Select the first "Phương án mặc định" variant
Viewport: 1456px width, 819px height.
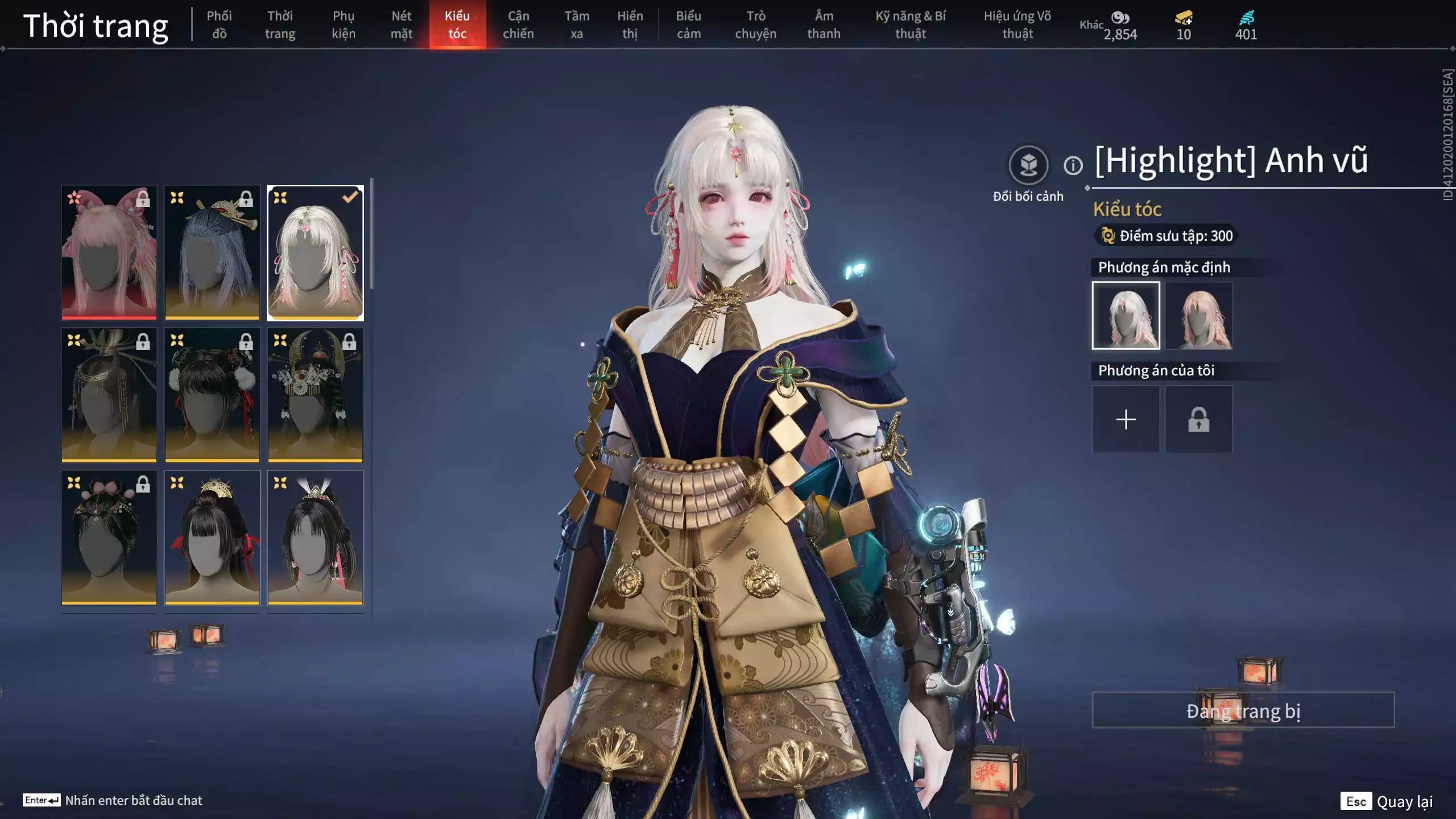point(1126,315)
